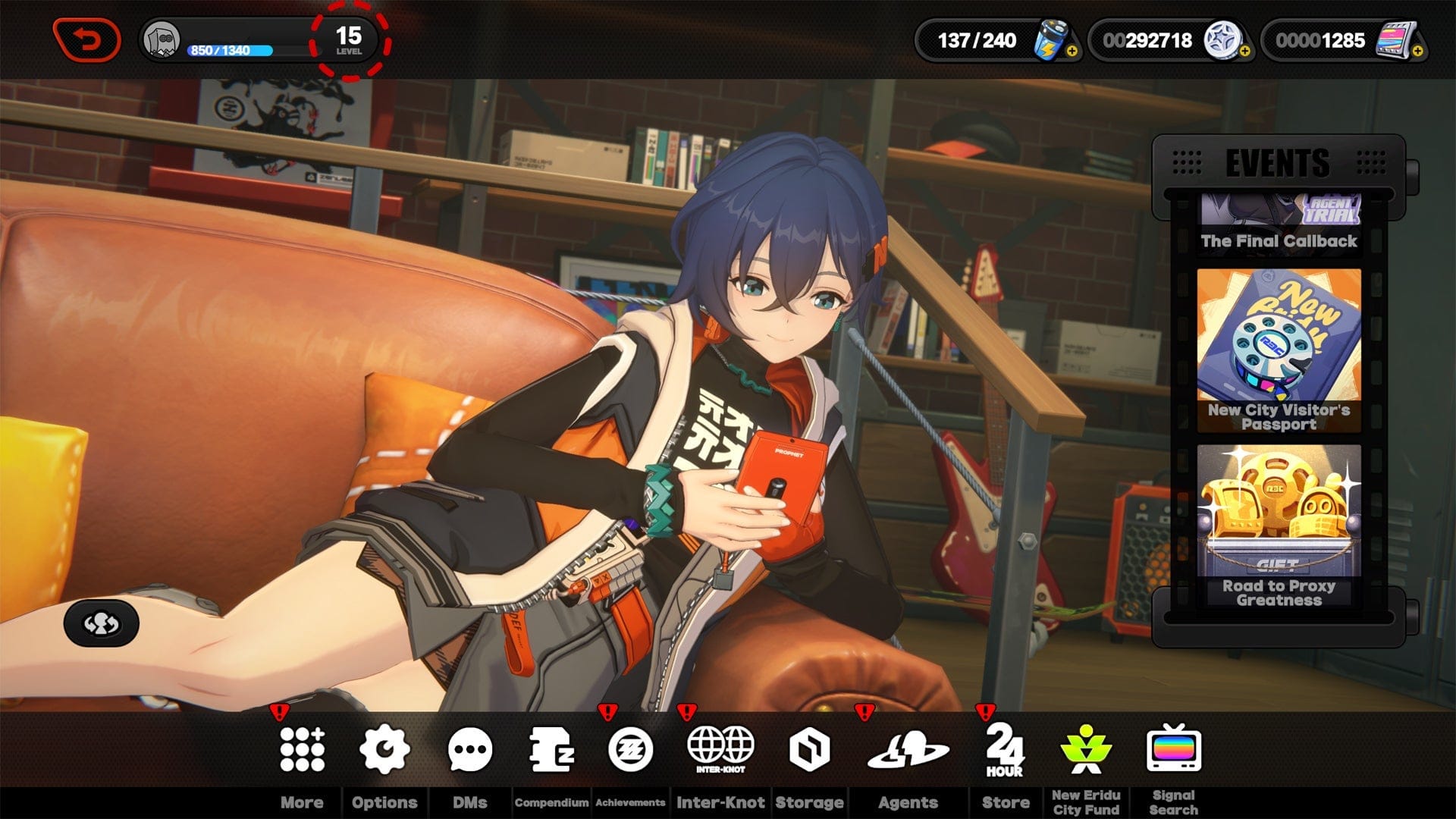Click the red back arrow button
The height and width of the screenshot is (819, 1456).
point(86,39)
